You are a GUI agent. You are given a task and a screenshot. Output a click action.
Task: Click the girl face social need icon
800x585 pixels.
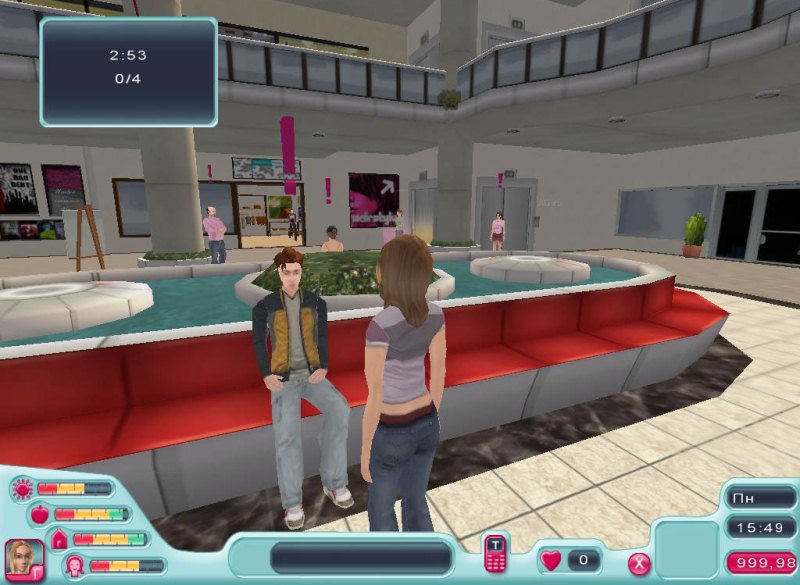pyautogui.click(x=75, y=566)
